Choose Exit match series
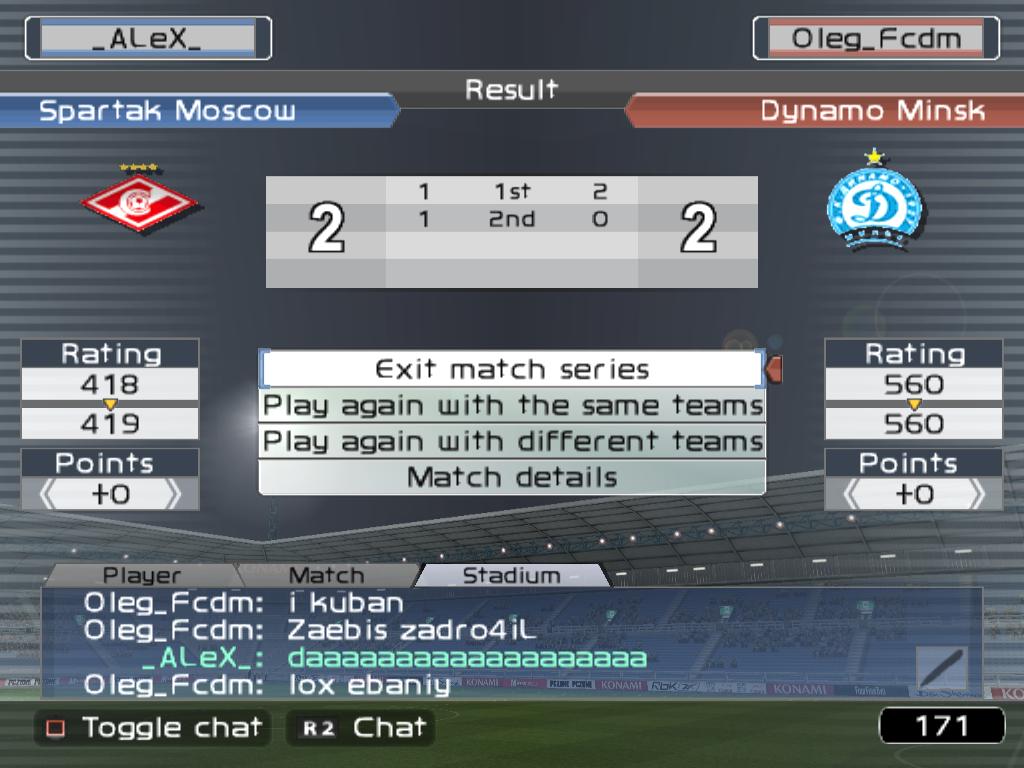Screen dimensions: 1024x768 (x=512, y=369)
